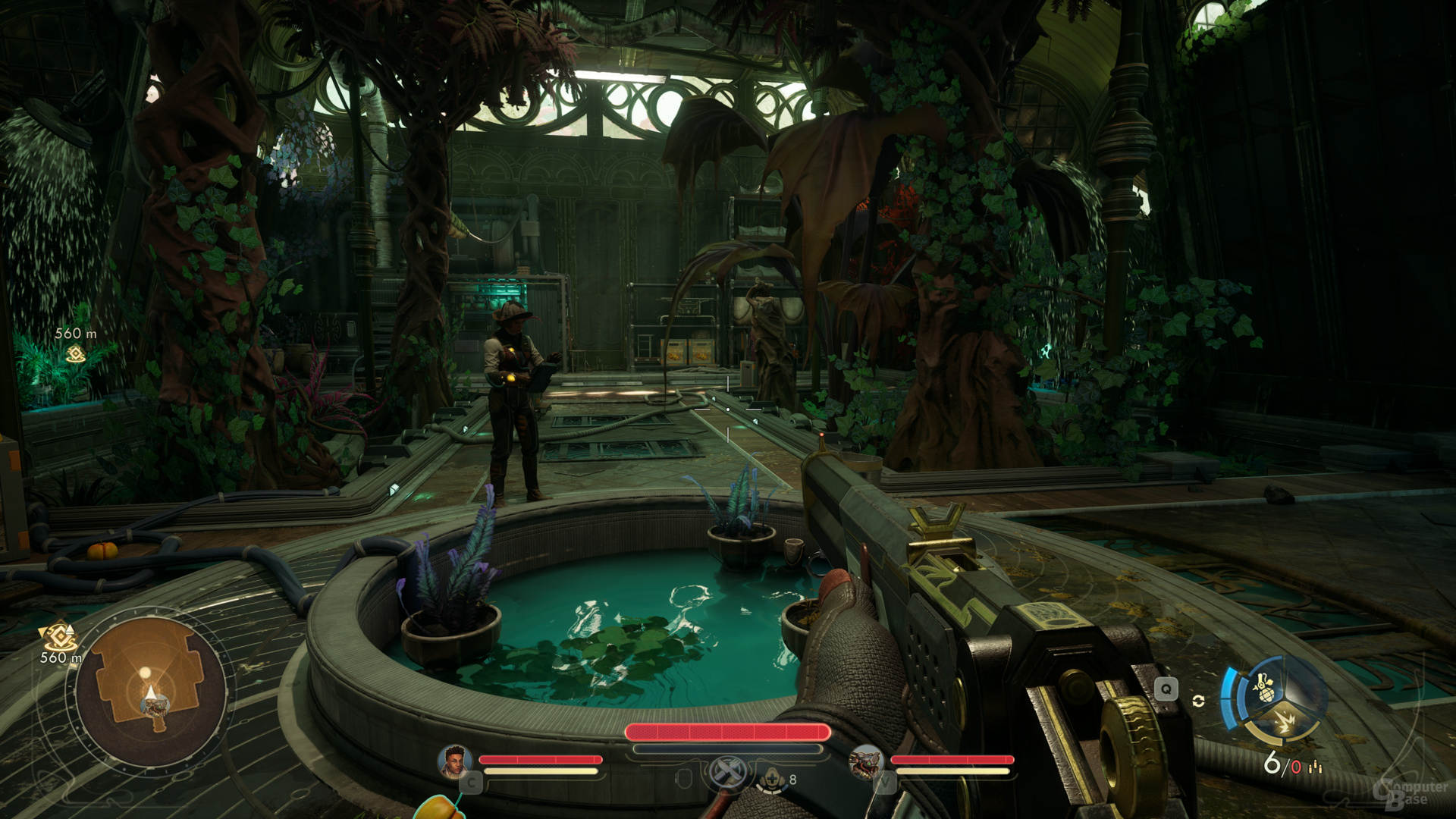Open the circular minimap
1456x819 pixels.
click(x=150, y=689)
